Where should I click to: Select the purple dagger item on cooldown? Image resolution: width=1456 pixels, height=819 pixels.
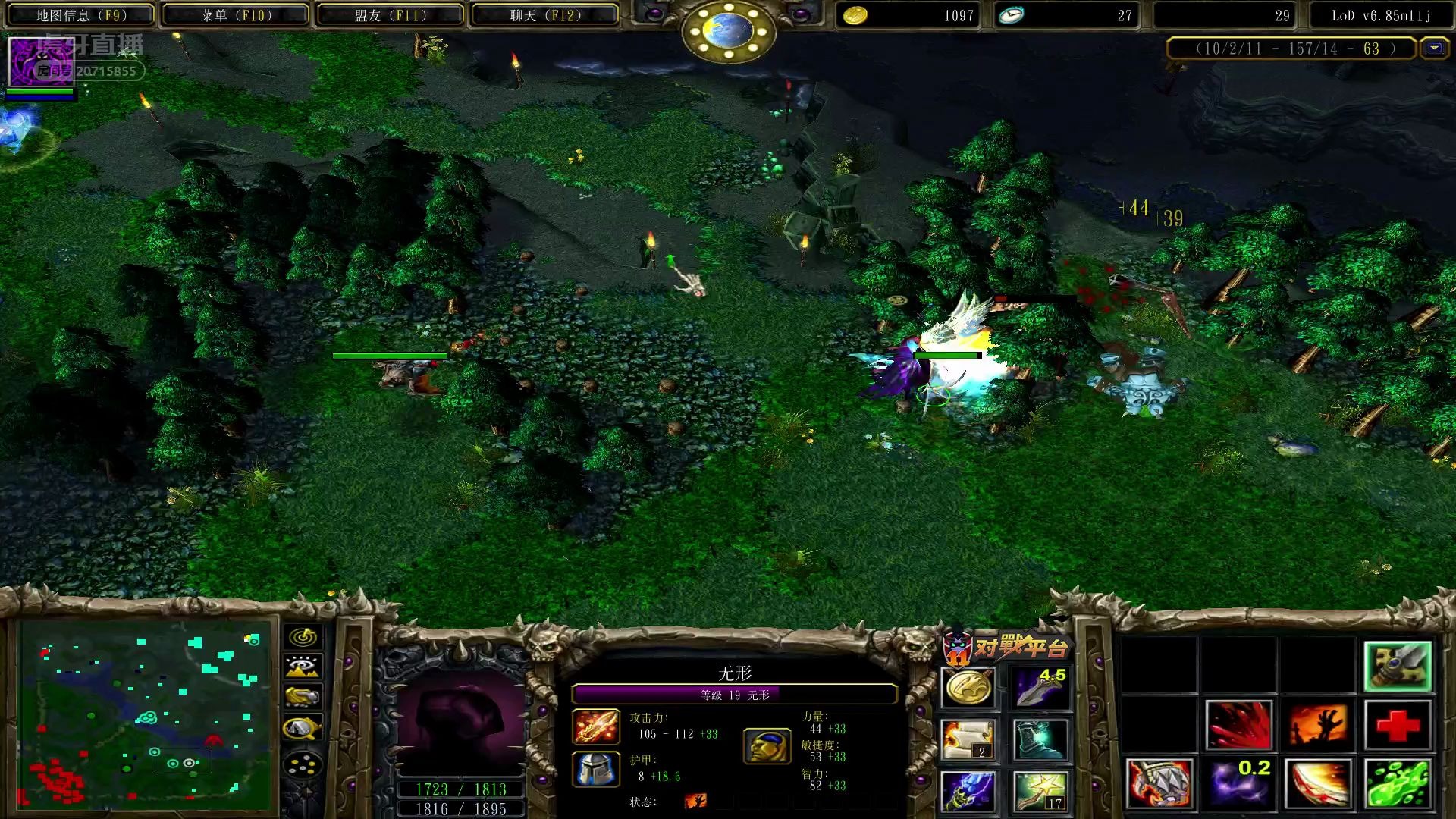pyautogui.click(x=1040, y=689)
